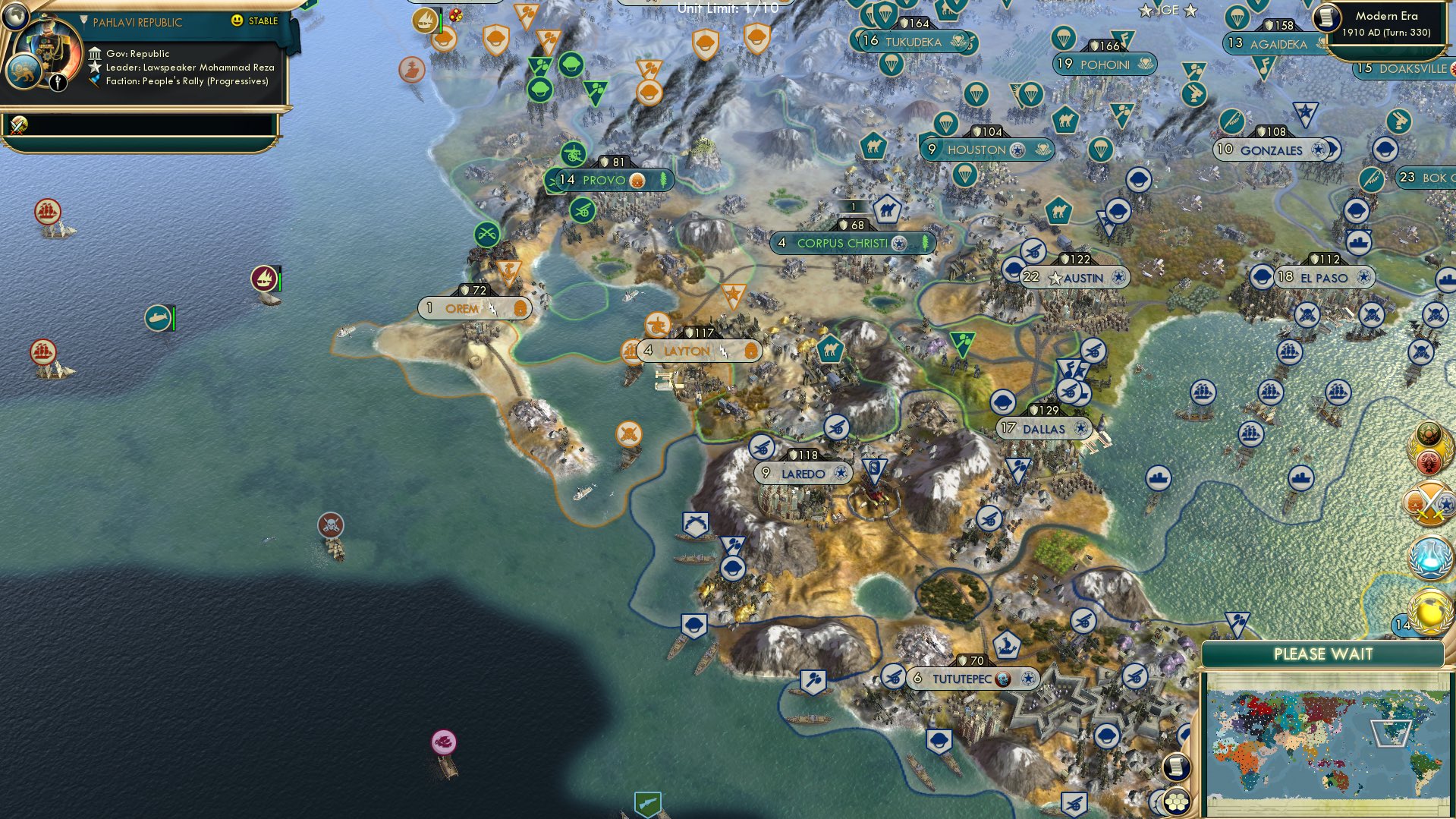This screenshot has height=819, width=1456.
Task: Click the torch icon on the leader portrait
Action: pyautogui.click(x=58, y=81)
